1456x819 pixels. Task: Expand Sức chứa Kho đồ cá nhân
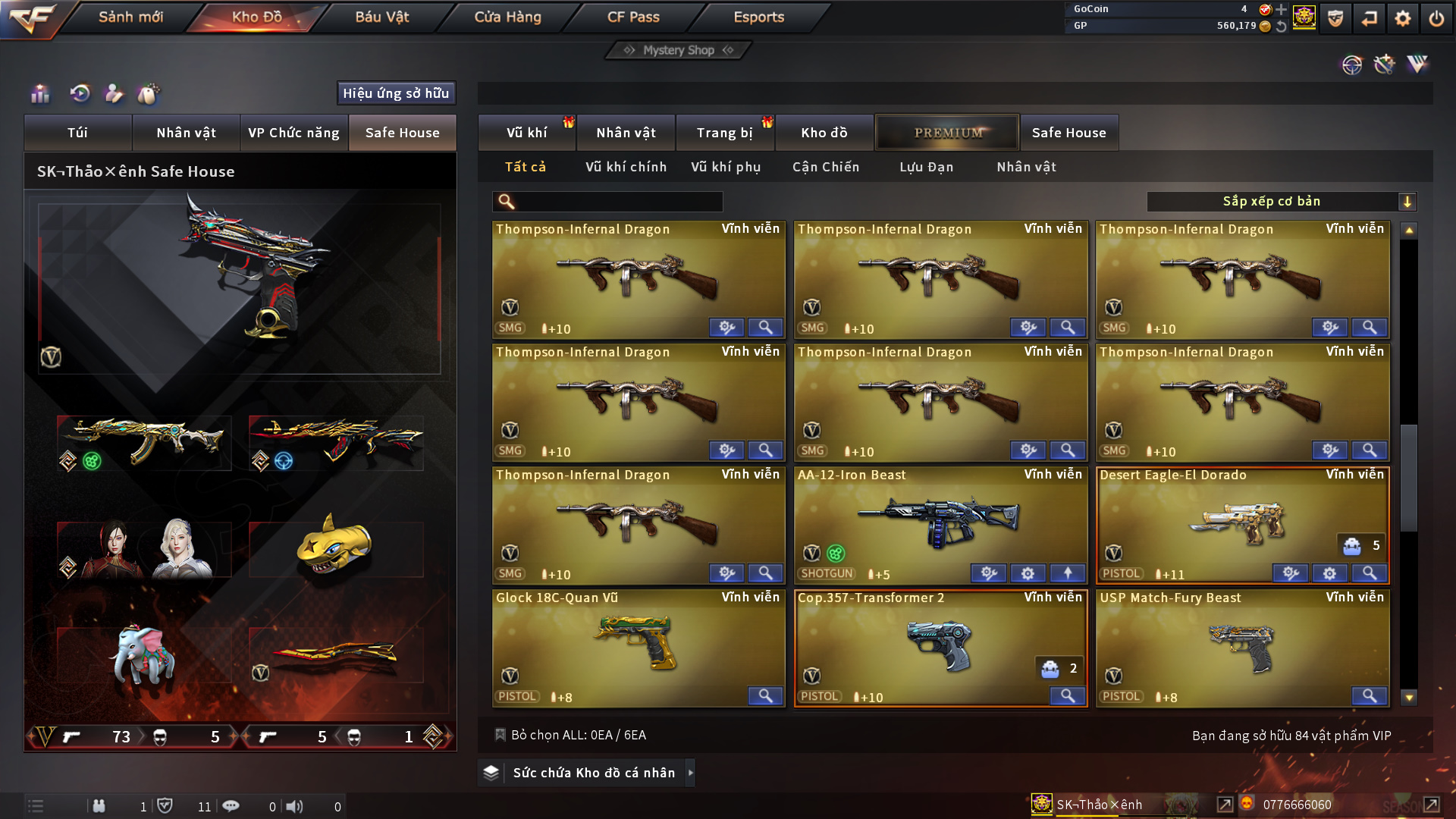pos(593,773)
